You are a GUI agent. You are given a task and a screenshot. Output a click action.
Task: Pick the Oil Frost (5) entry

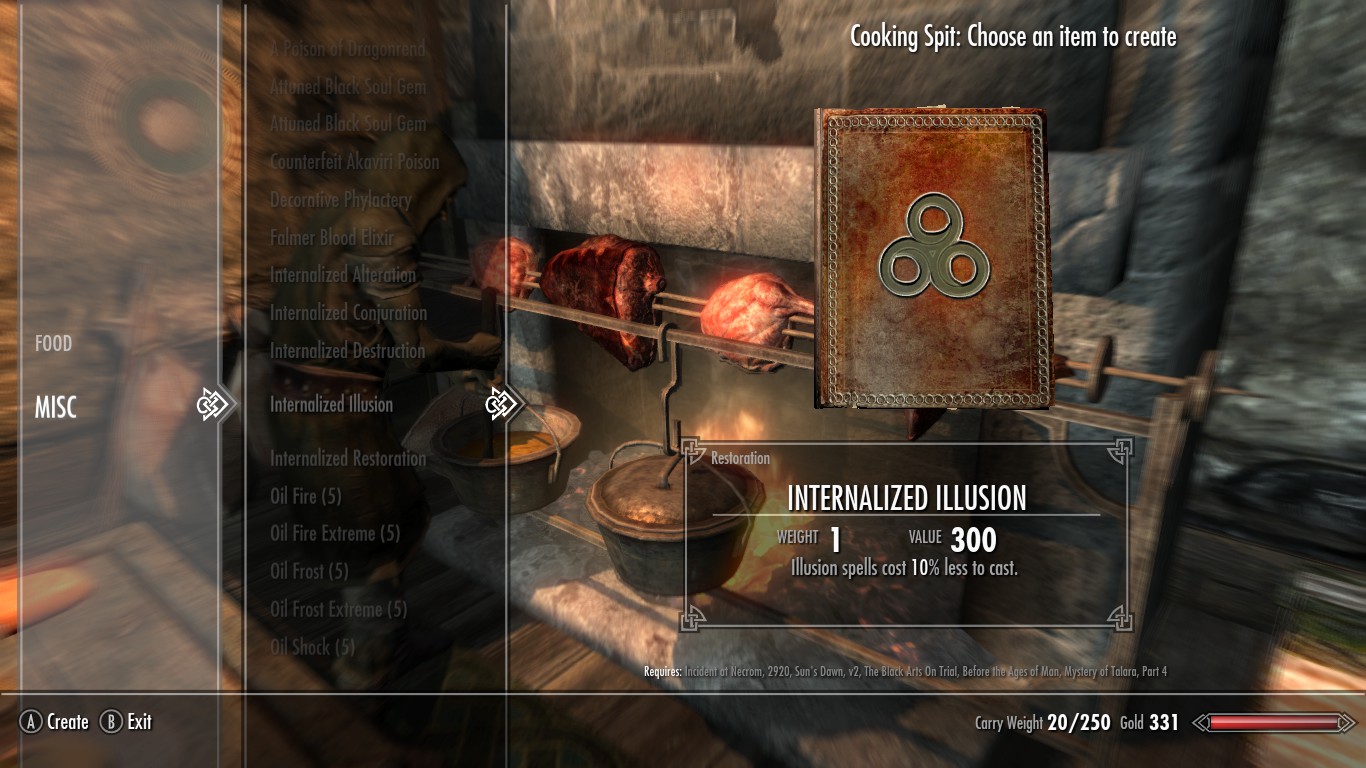pyautogui.click(x=309, y=572)
